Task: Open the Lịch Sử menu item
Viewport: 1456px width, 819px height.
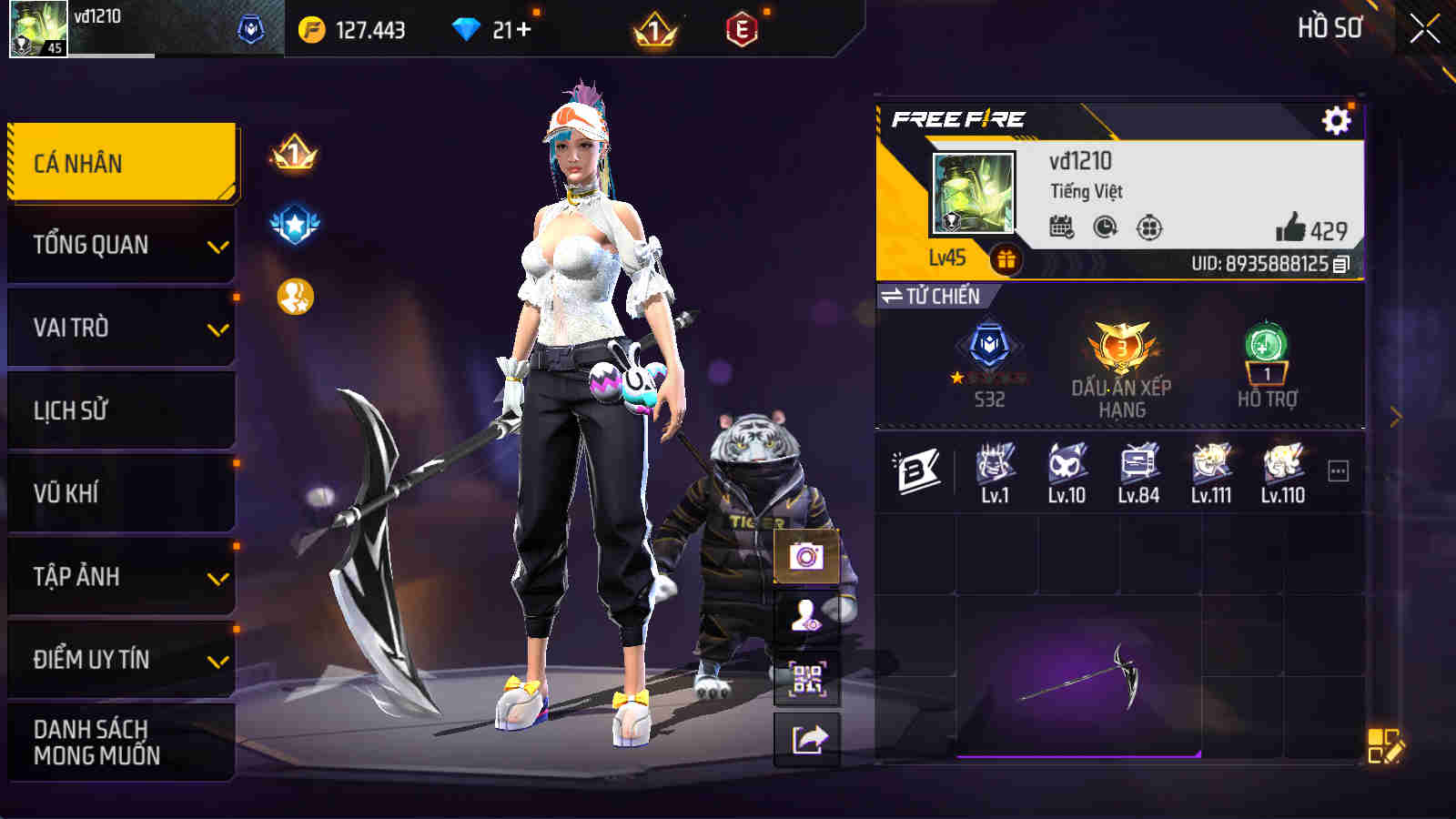Action: [120, 410]
